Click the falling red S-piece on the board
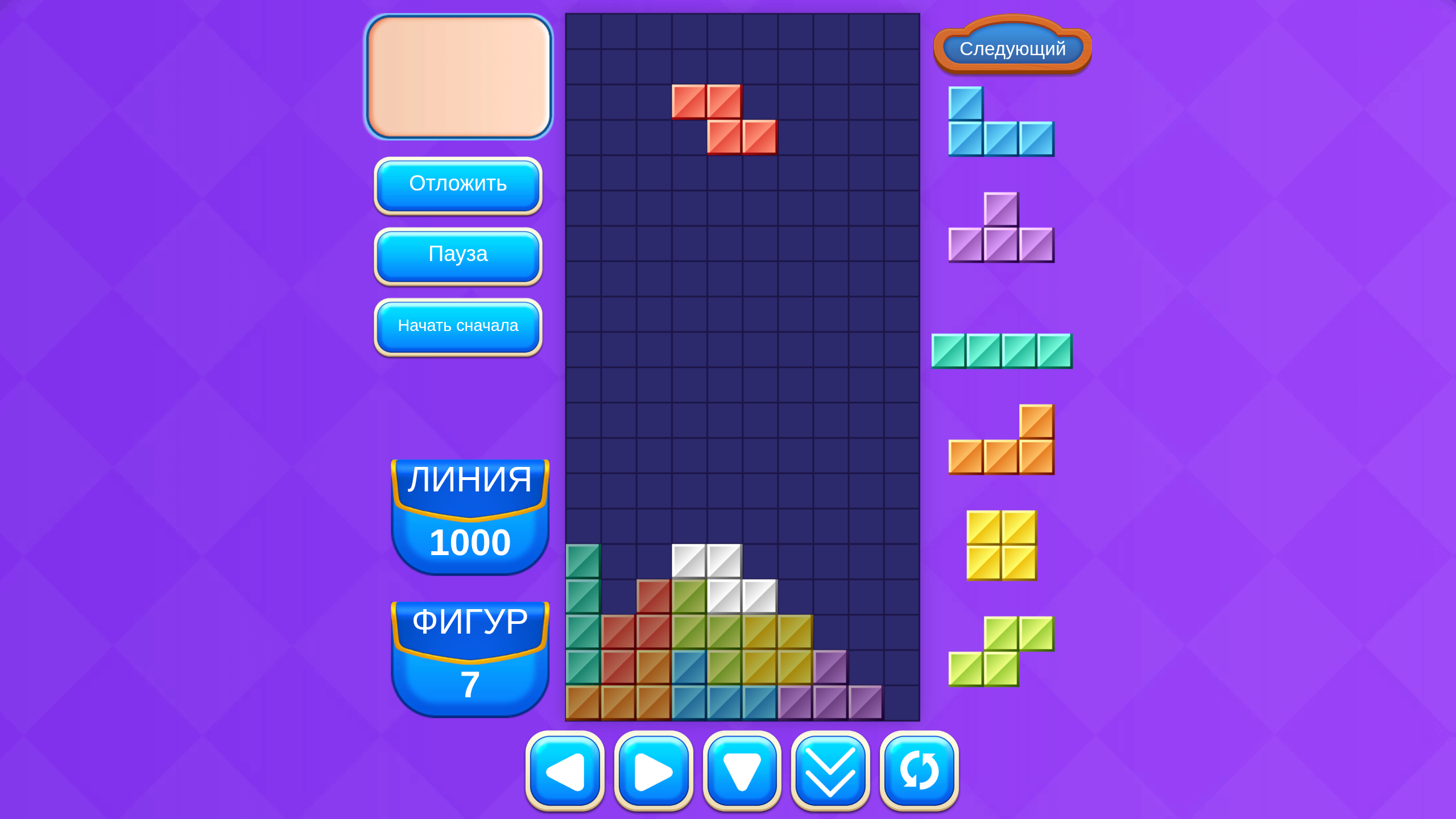Viewport: 1456px width, 819px height. 724,119
